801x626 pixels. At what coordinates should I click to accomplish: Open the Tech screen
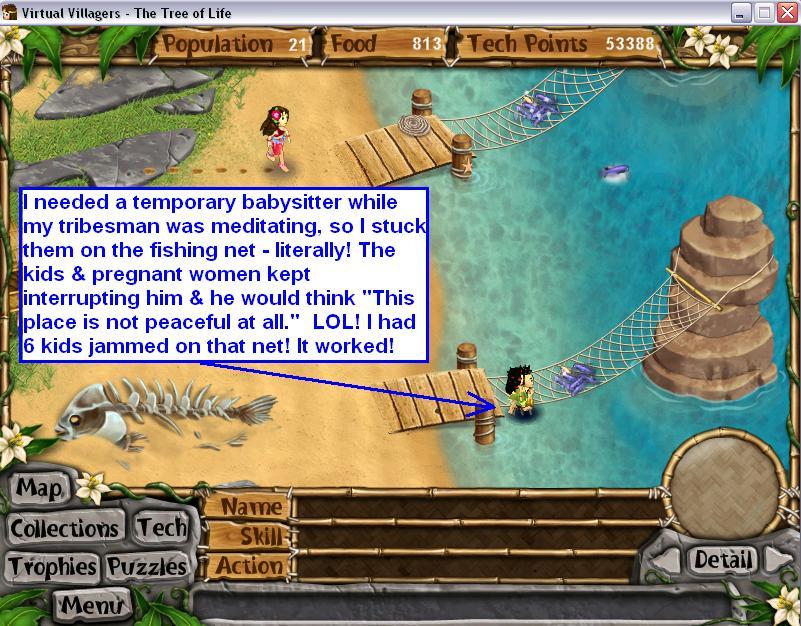click(x=161, y=528)
